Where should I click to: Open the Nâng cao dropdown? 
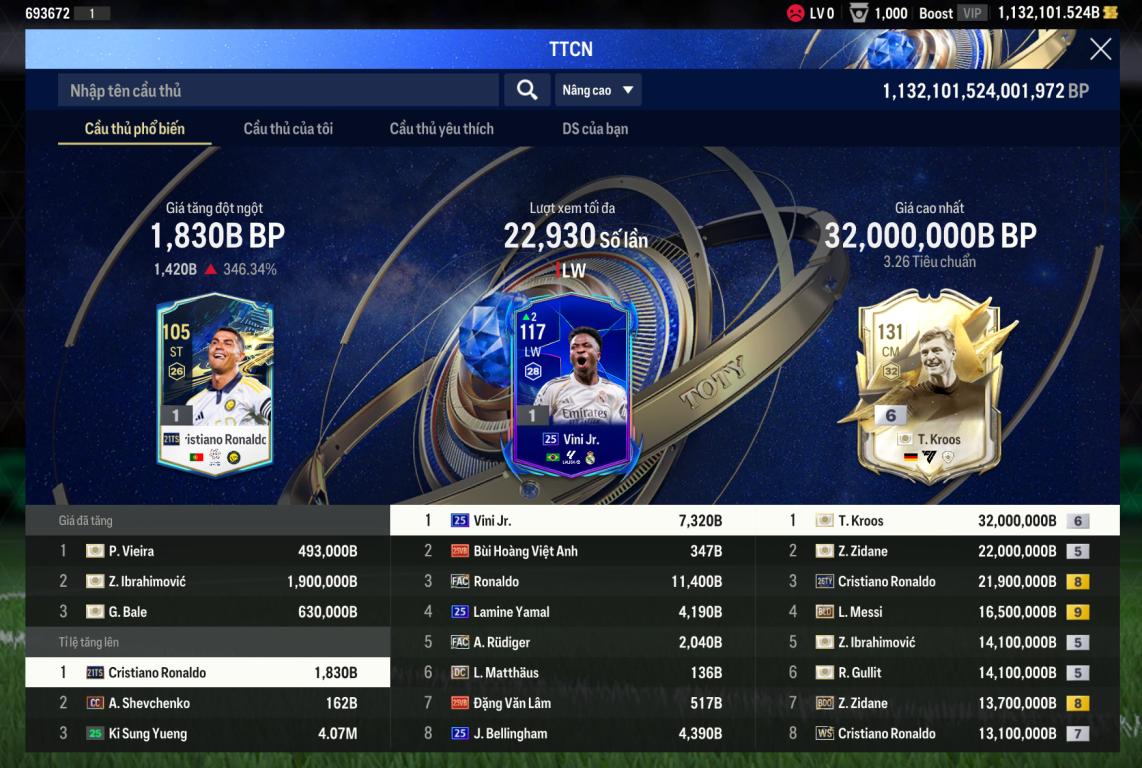[x=598, y=90]
